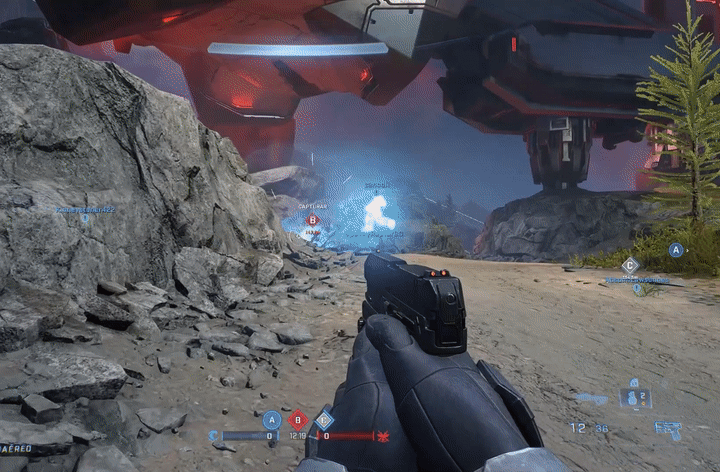
Task: Click the red team emblem by the score
Action: 382,436
